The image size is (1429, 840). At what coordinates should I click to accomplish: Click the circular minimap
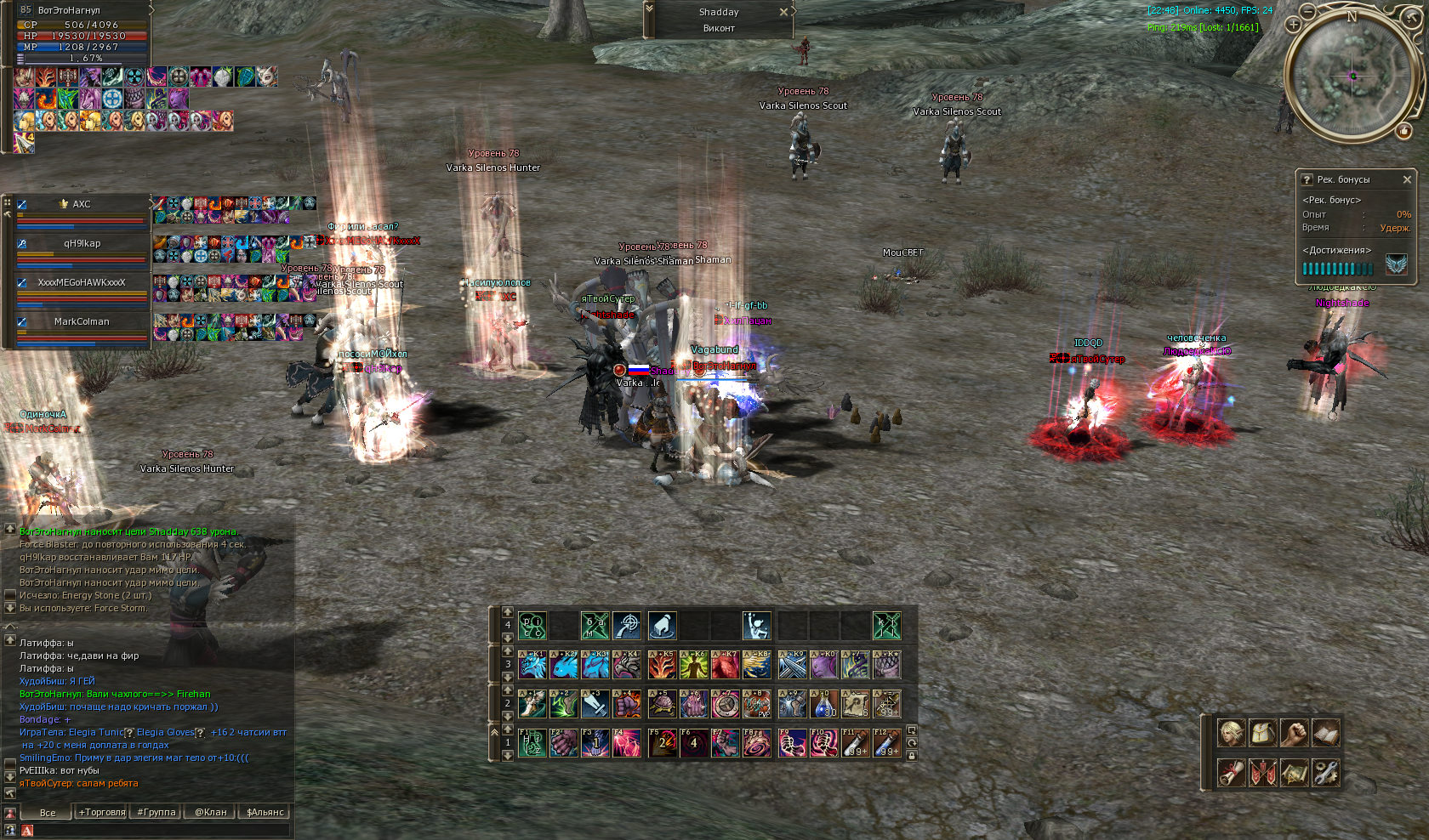point(1352,77)
